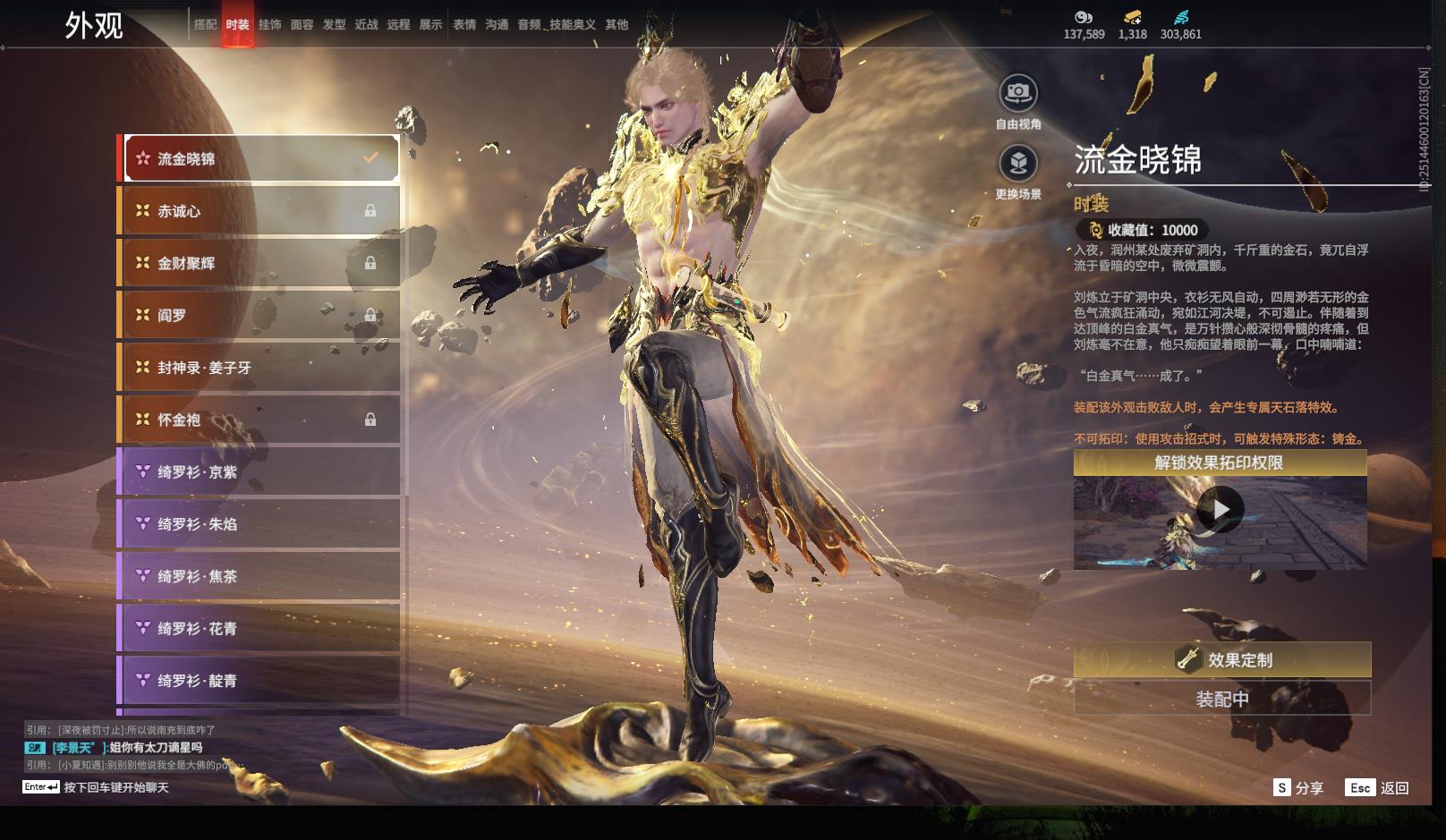Select the 表情 tab

point(464,25)
